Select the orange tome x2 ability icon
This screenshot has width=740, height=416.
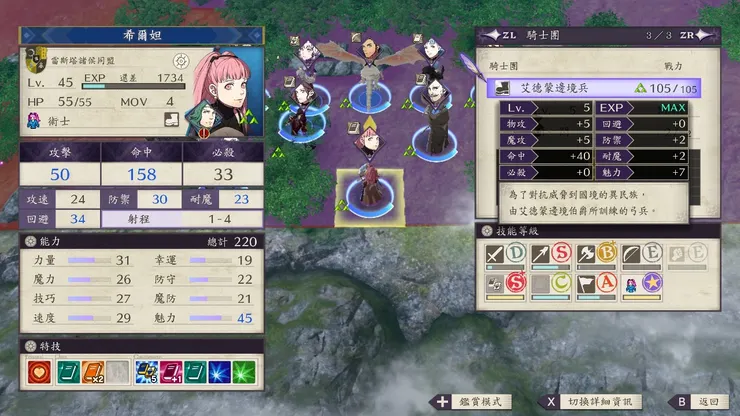tap(94, 372)
